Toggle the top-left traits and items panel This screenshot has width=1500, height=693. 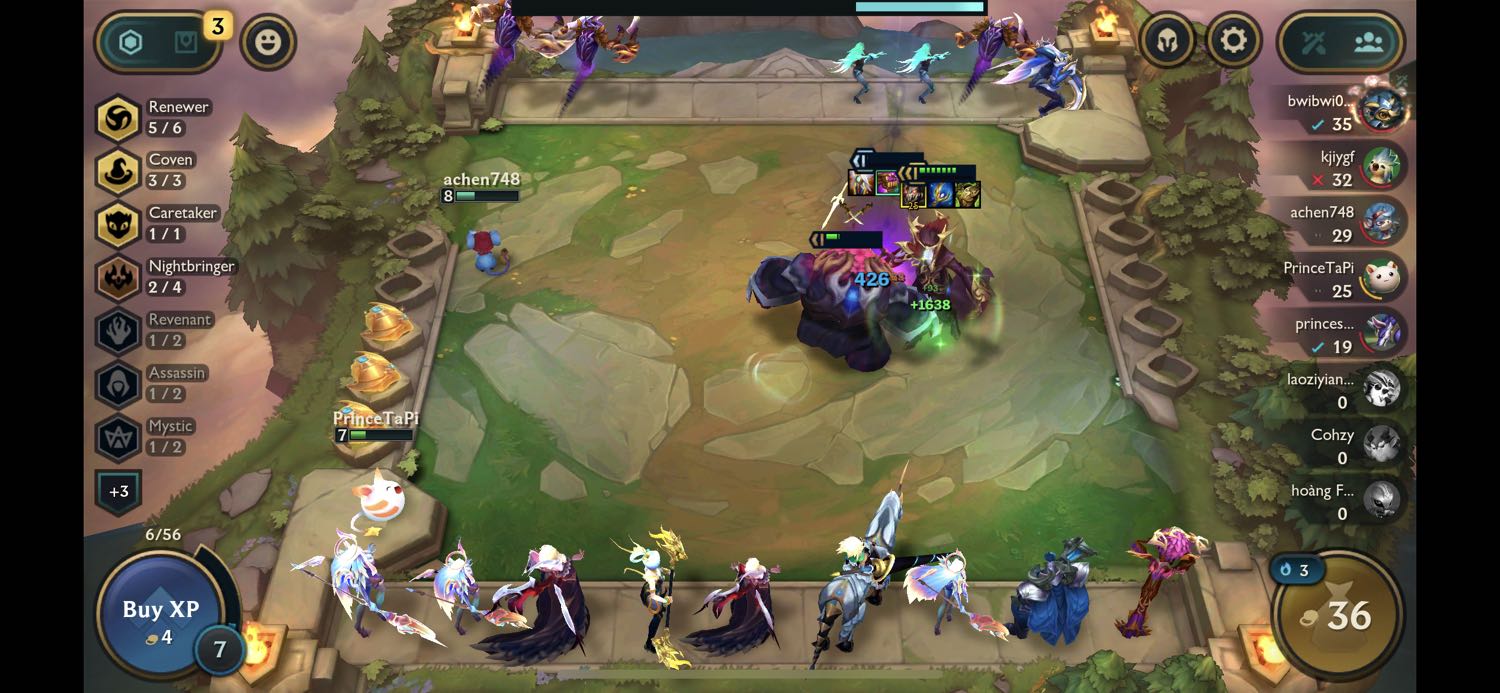point(158,42)
